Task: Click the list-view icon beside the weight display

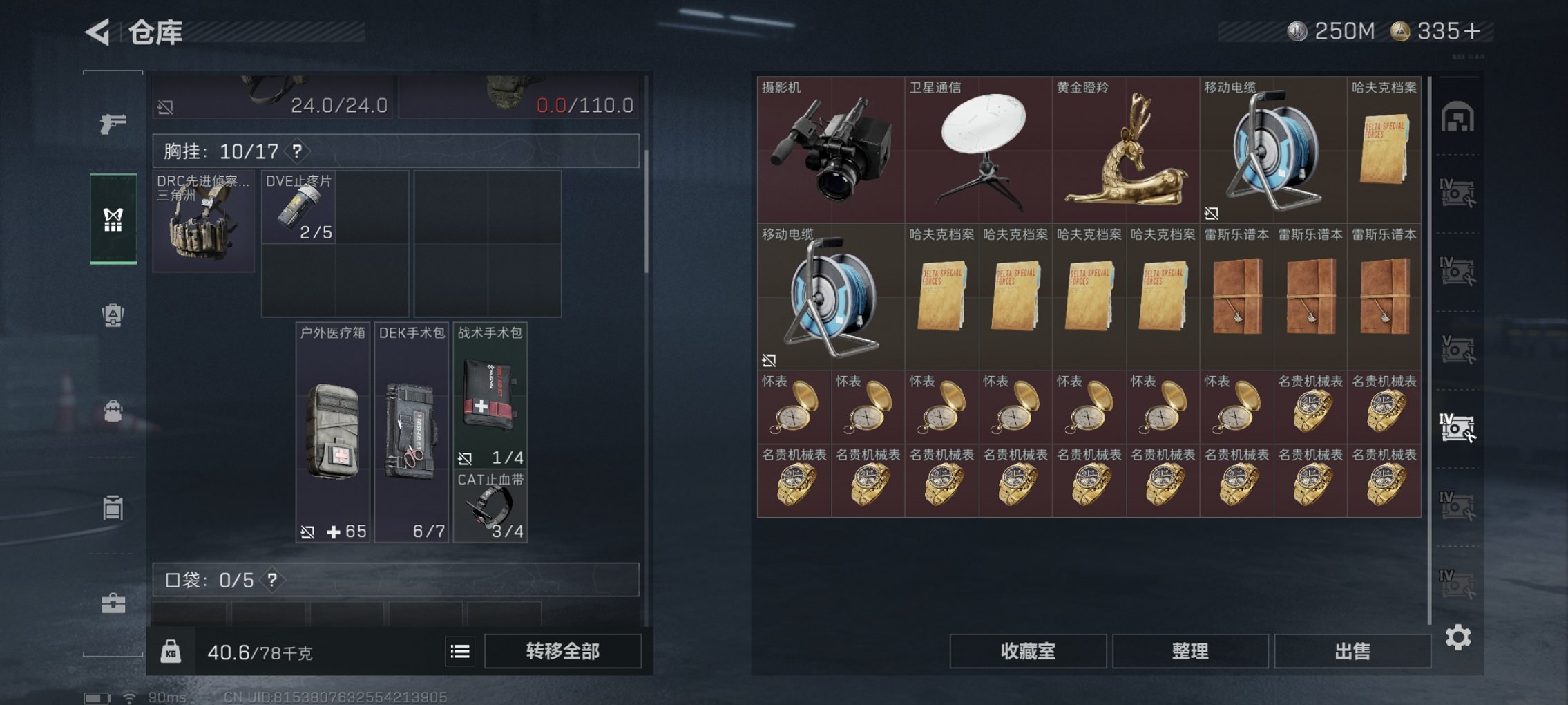Action: click(x=460, y=652)
